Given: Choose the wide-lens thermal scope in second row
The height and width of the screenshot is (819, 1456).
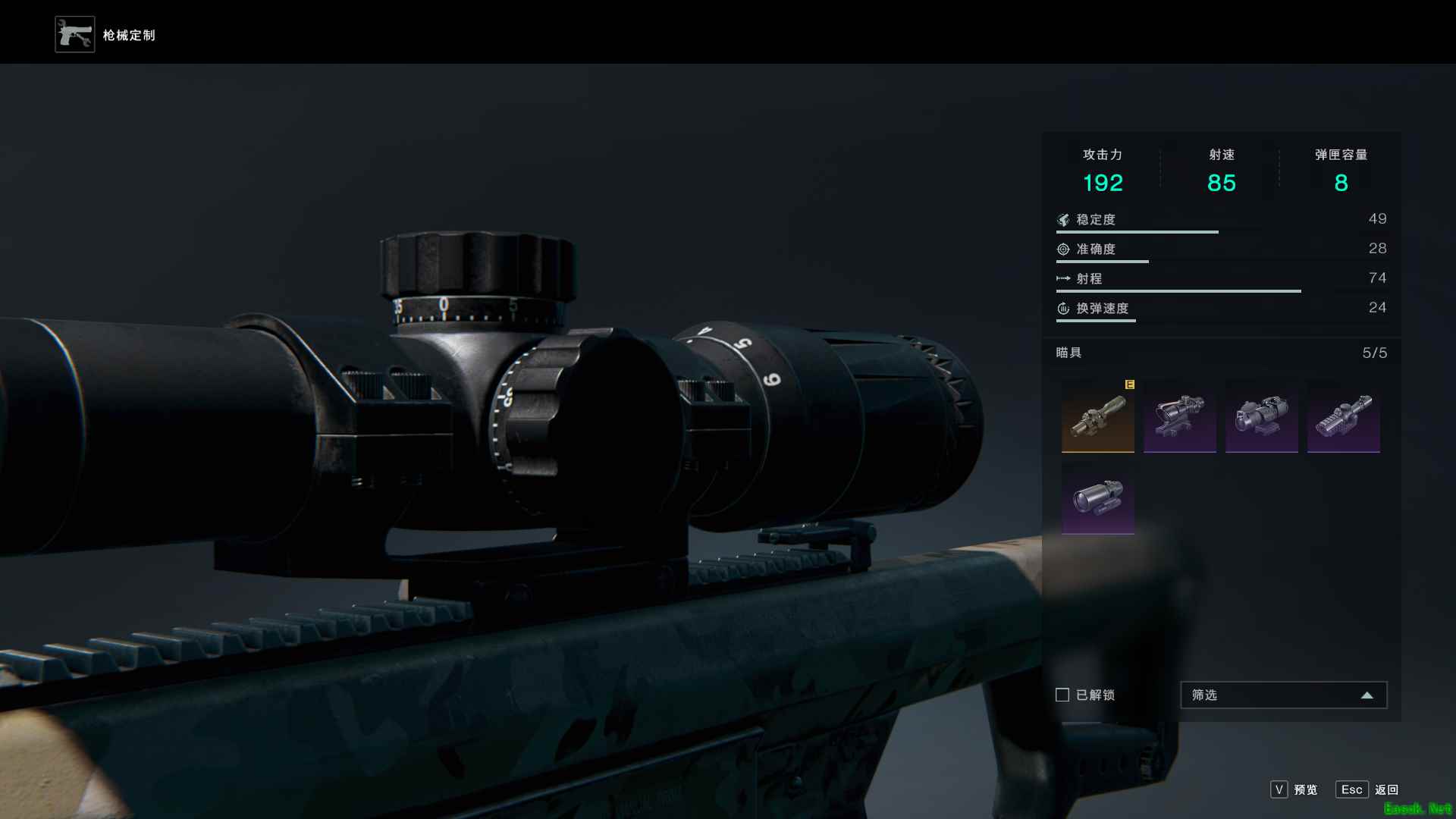Looking at the screenshot, I should click(x=1097, y=498).
